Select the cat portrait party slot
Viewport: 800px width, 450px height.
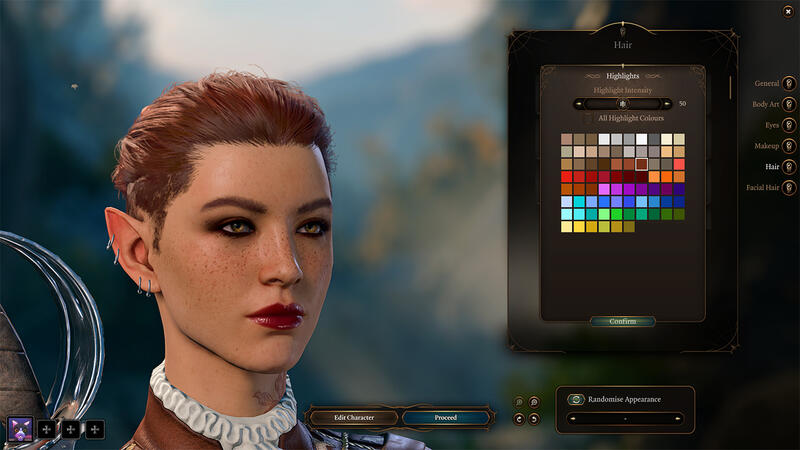pos(20,429)
